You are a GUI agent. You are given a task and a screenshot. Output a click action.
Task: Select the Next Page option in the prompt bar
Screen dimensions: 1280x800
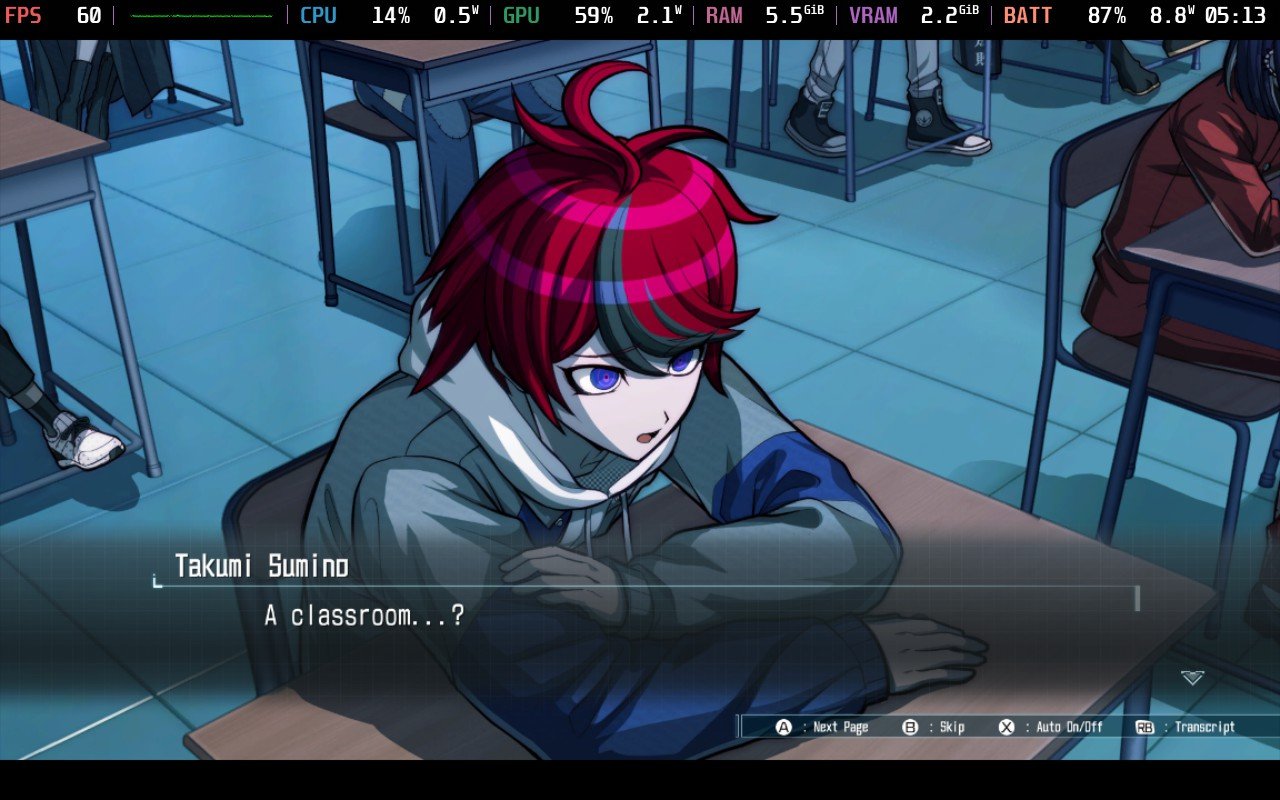coord(843,727)
